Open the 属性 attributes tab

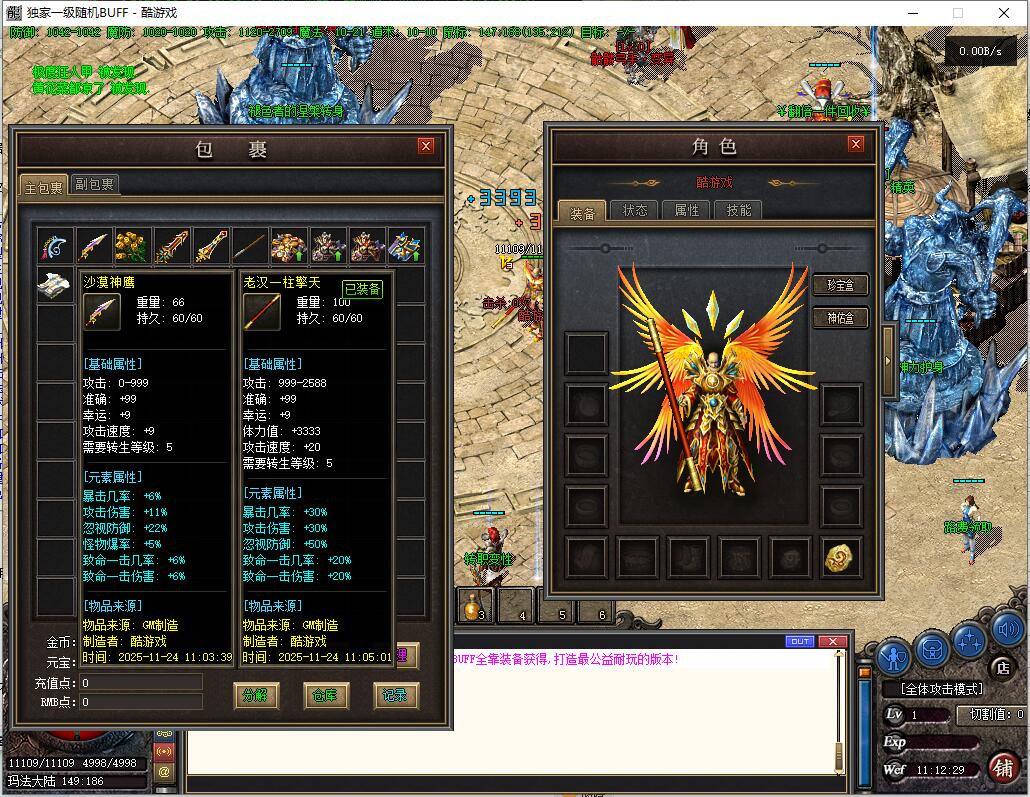click(x=687, y=210)
